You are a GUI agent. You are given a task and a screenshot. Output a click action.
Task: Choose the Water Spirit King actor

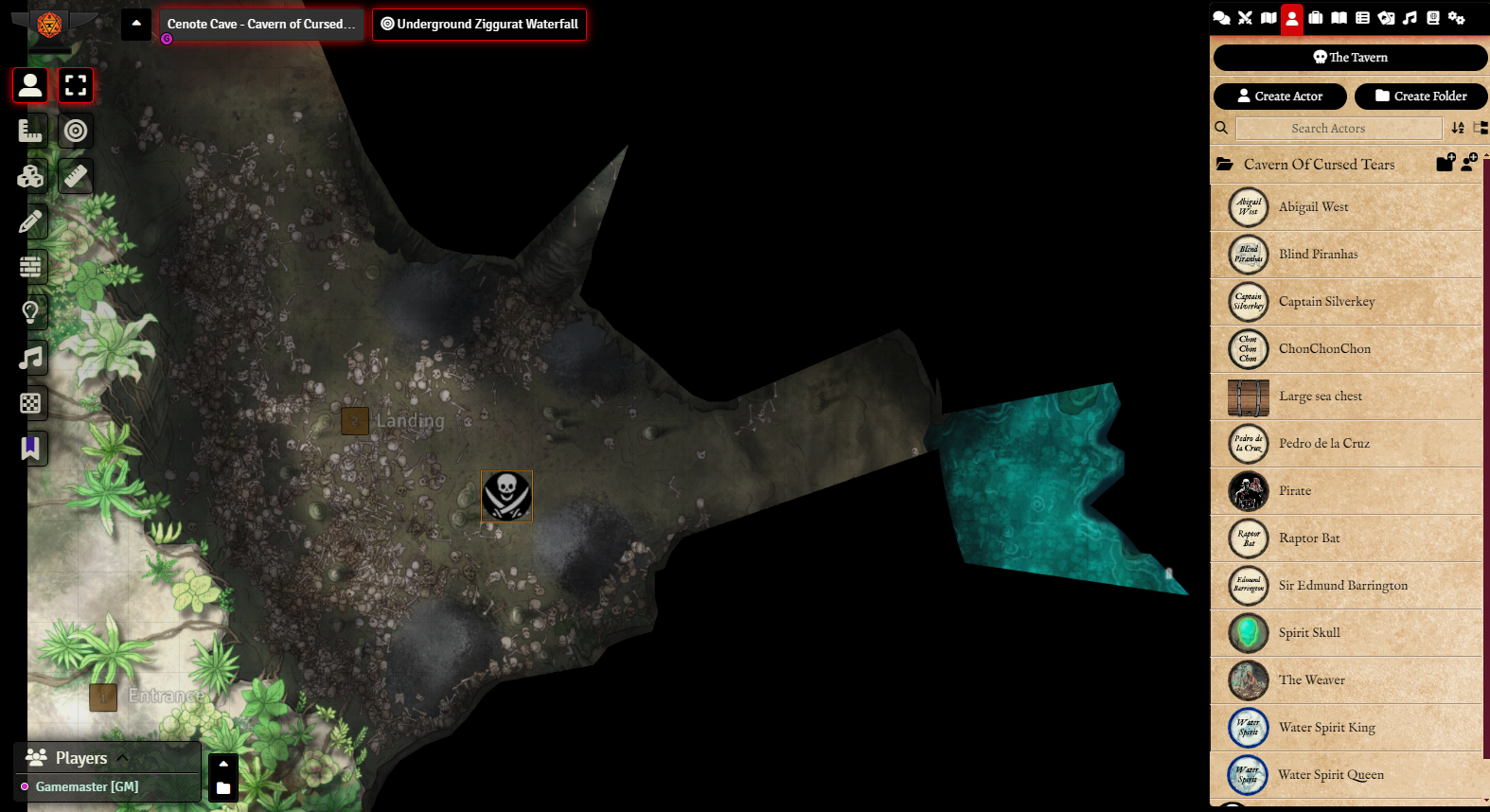point(1326,728)
